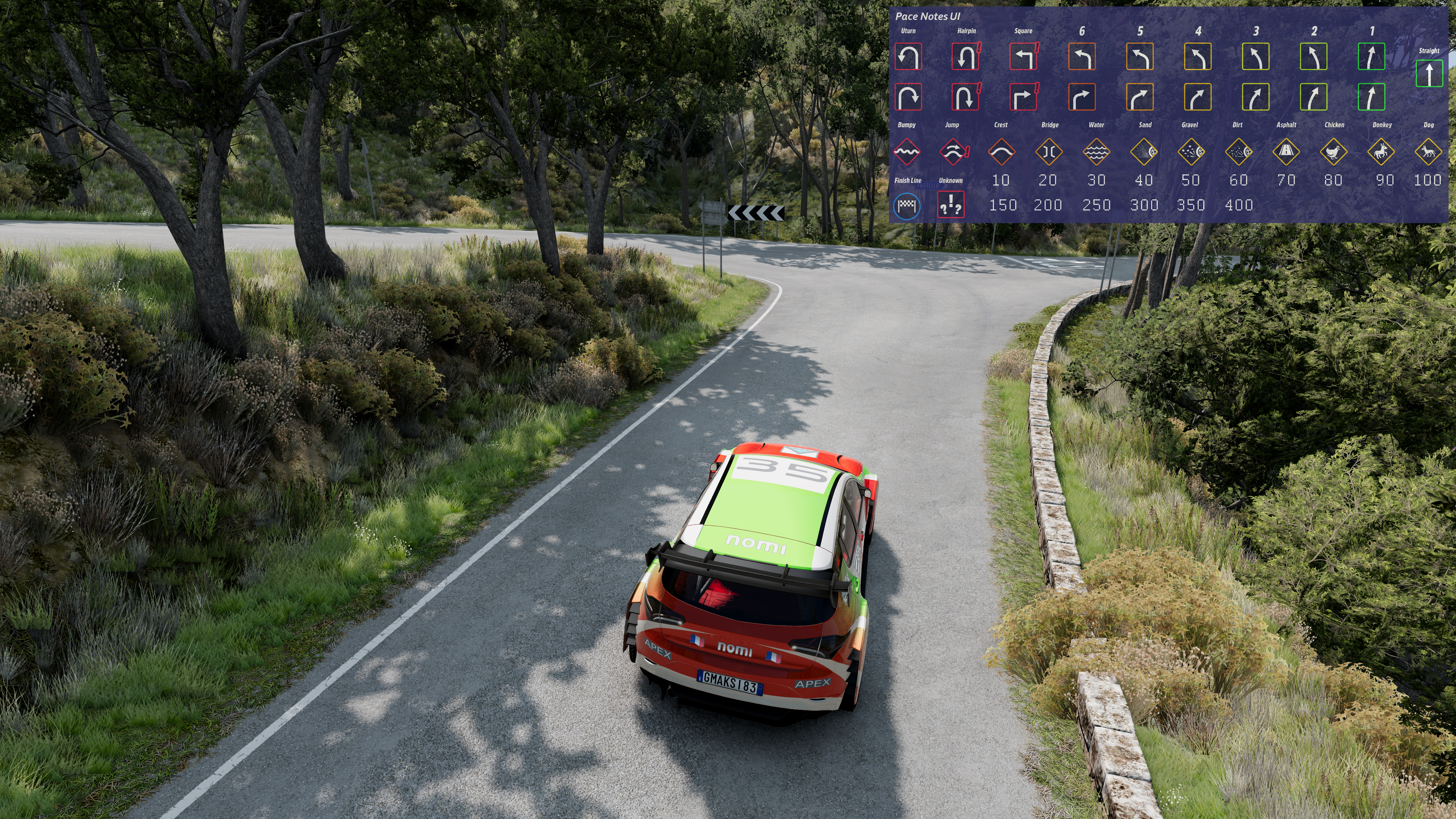The image size is (1456, 819).
Task: Click the Bumpy road hazard icon
Action: click(907, 151)
